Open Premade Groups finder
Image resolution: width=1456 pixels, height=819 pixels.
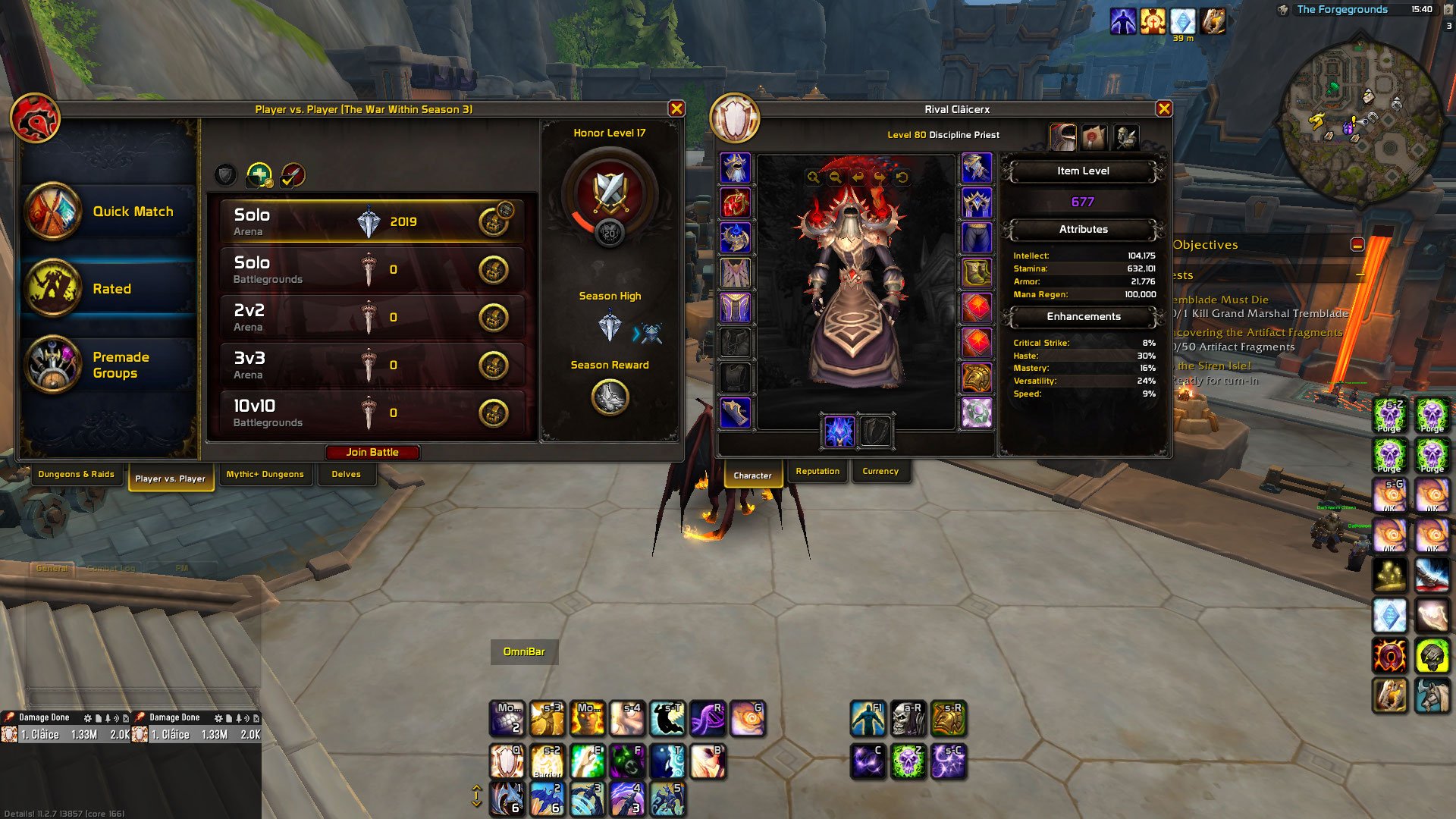(108, 365)
